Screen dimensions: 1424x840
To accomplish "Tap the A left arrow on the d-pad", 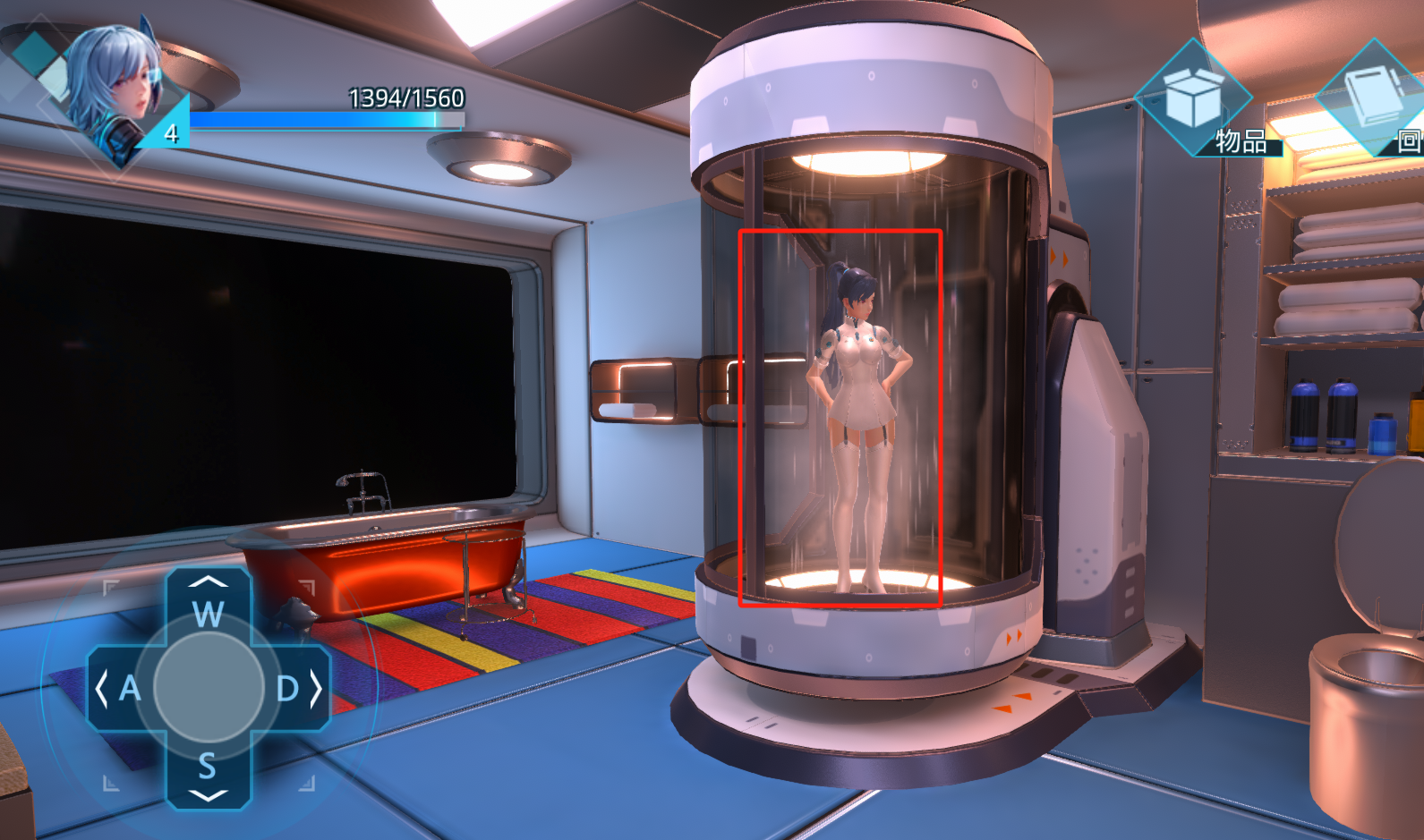I will coord(120,688).
